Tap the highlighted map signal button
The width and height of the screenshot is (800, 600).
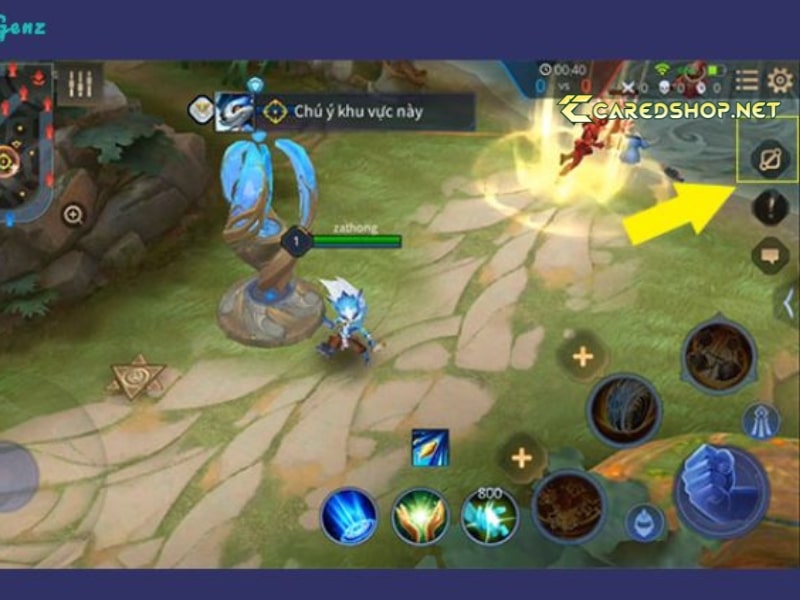770,157
